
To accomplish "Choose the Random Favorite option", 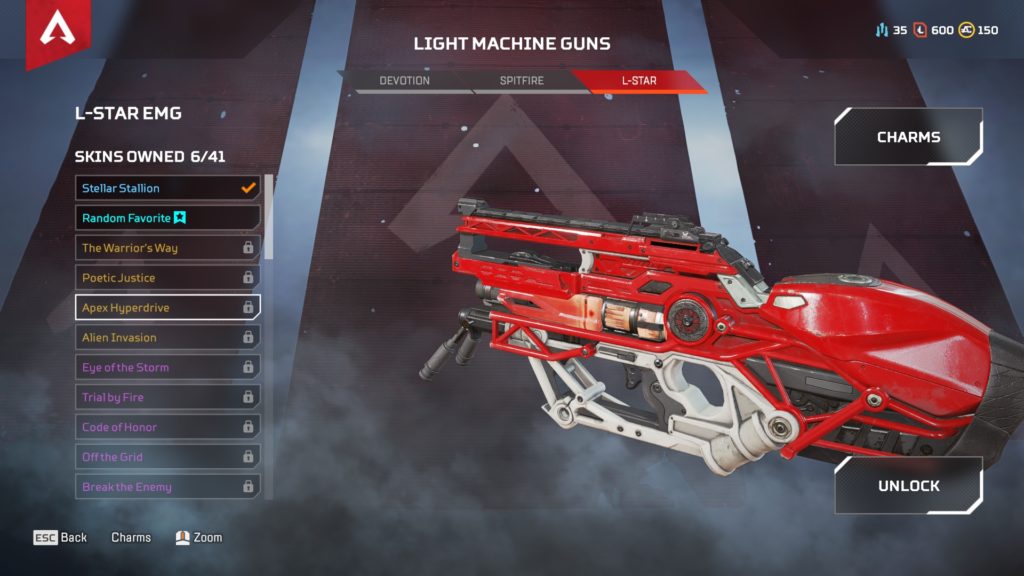I will tap(167, 218).
